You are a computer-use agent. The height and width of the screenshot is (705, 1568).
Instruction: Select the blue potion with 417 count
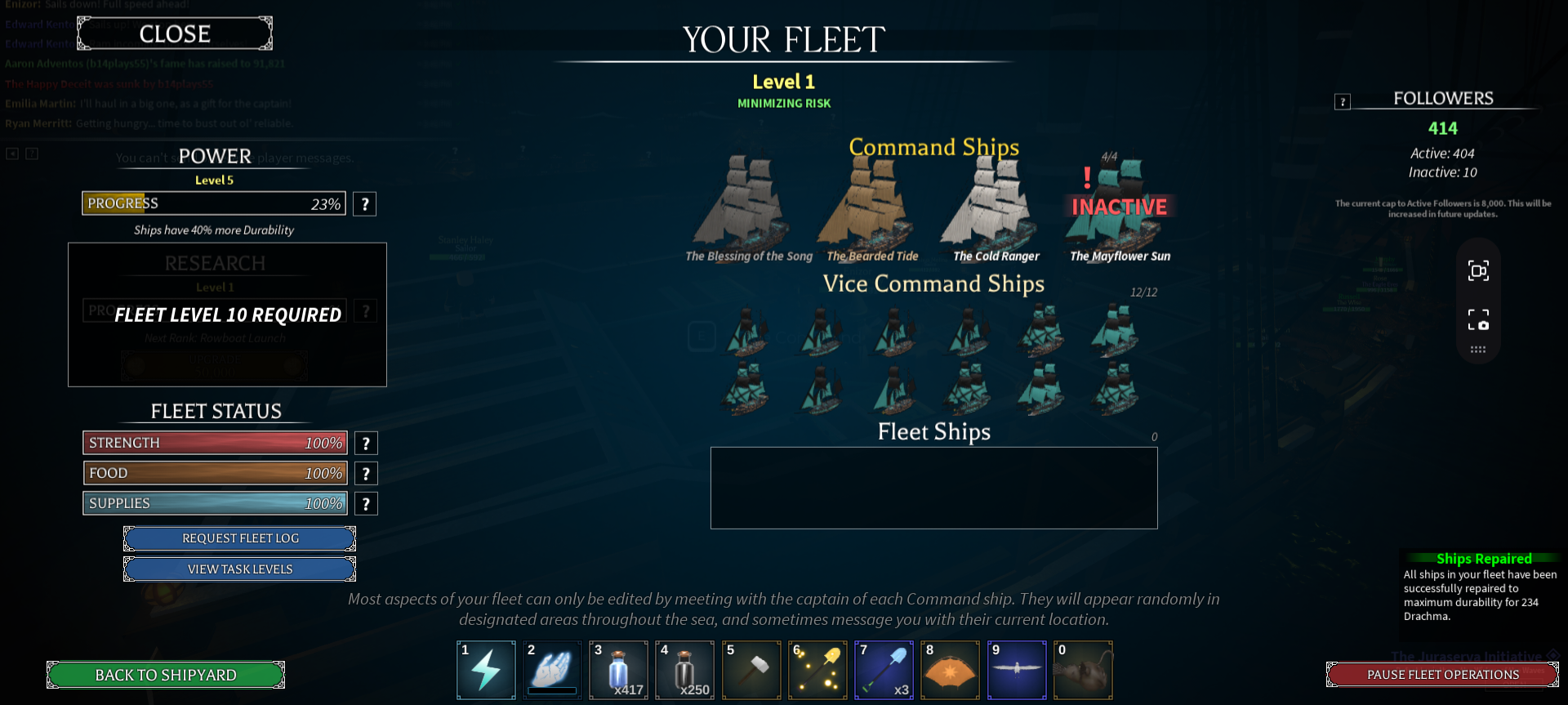click(618, 671)
